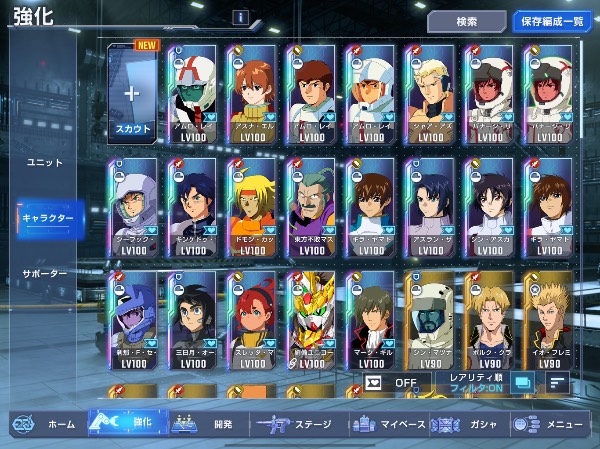Select the ドモン・カッシュ character card
The height and width of the screenshot is (449, 600).
click(251, 207)
